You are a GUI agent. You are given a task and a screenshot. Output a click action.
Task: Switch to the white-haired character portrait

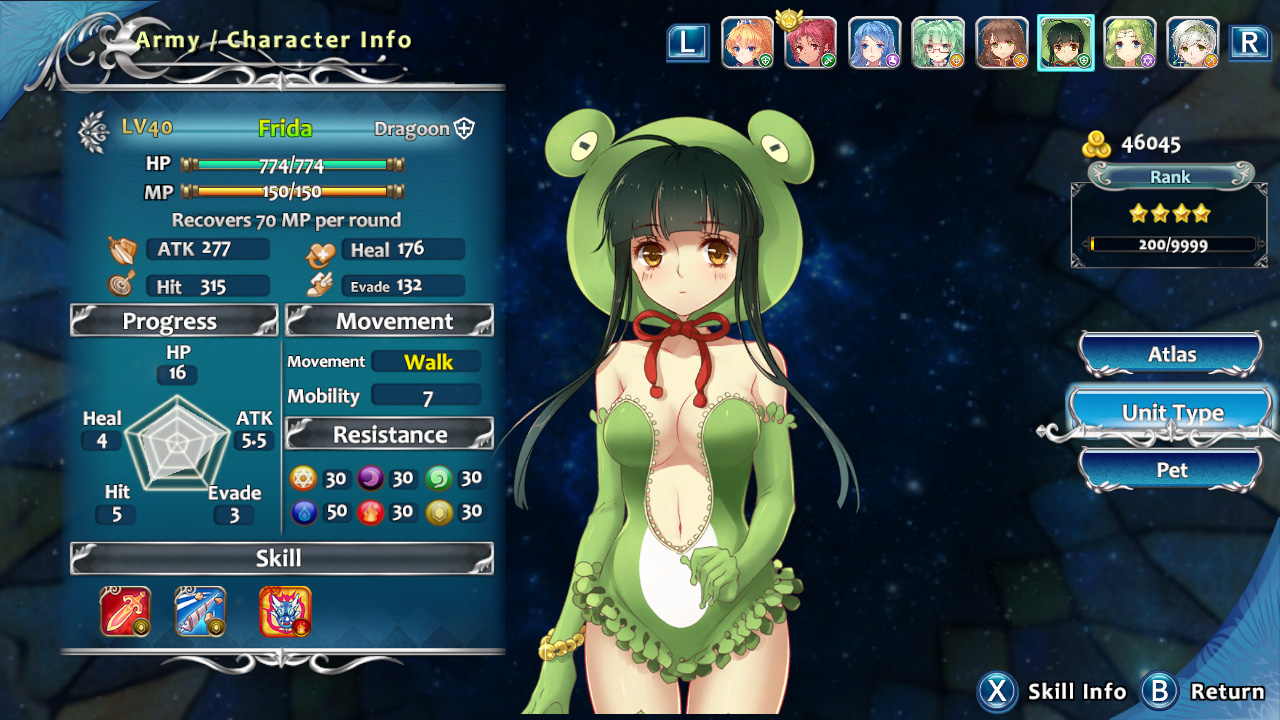(x=1193, y=43)
